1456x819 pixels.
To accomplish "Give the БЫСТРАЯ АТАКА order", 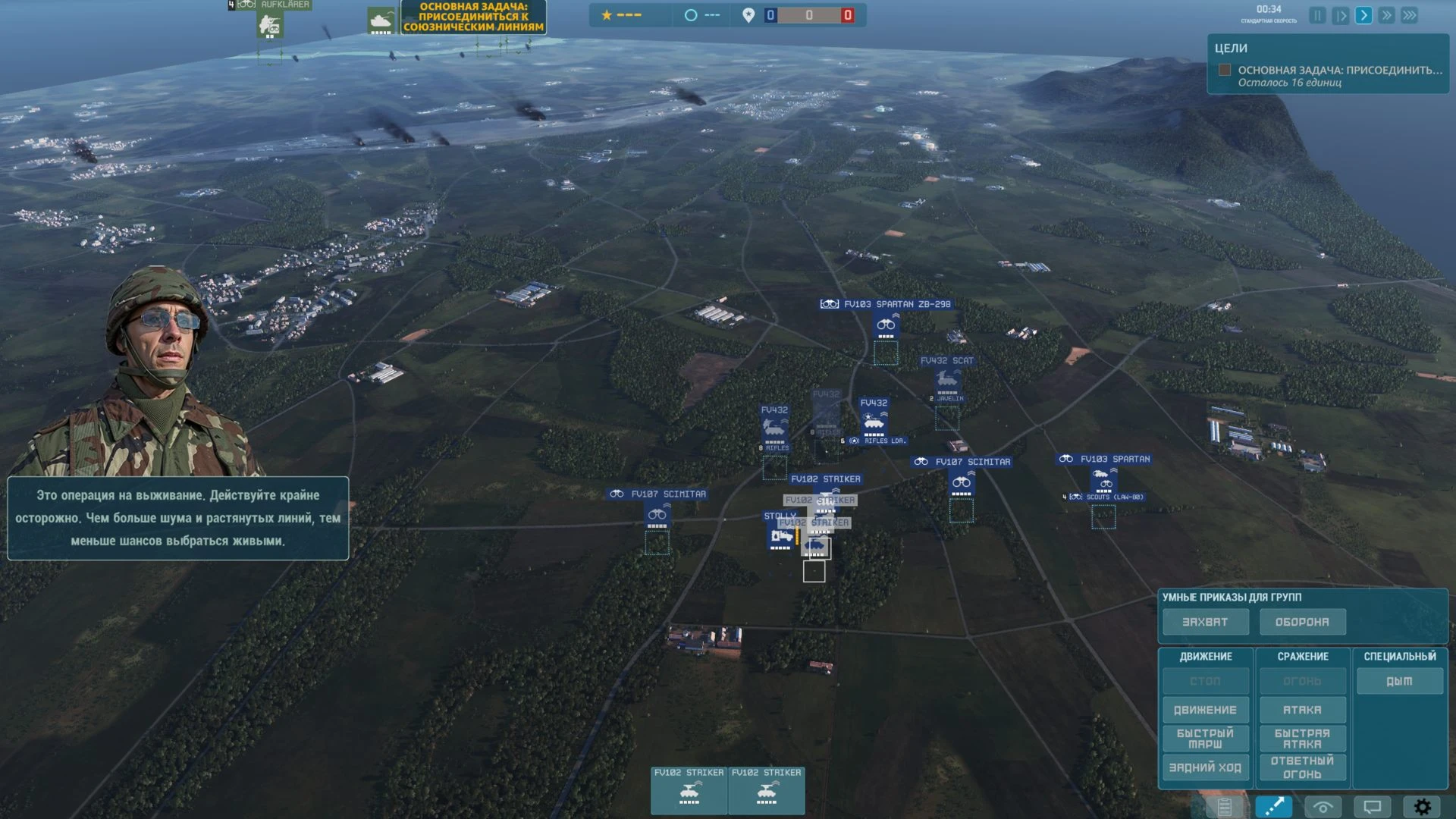I will pos(1302,739).
